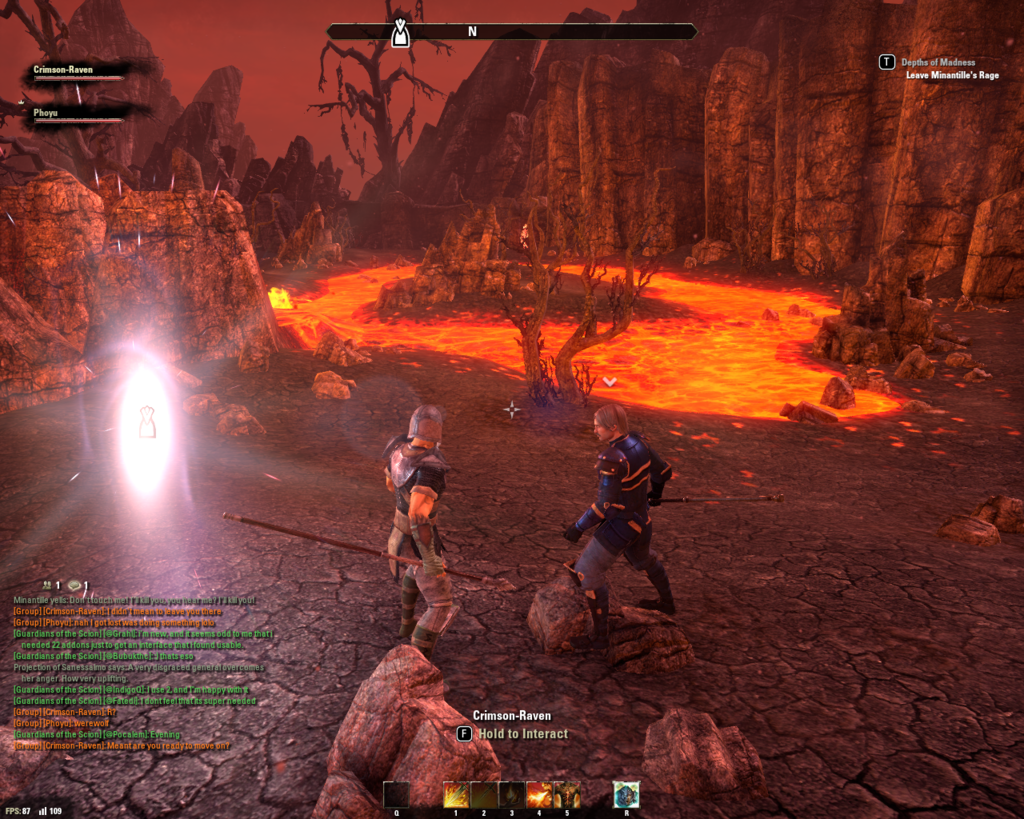The width and height of the screenshot is (1024, 819).
Task: Click the compass bar at the top
Action: coord(511,32)
